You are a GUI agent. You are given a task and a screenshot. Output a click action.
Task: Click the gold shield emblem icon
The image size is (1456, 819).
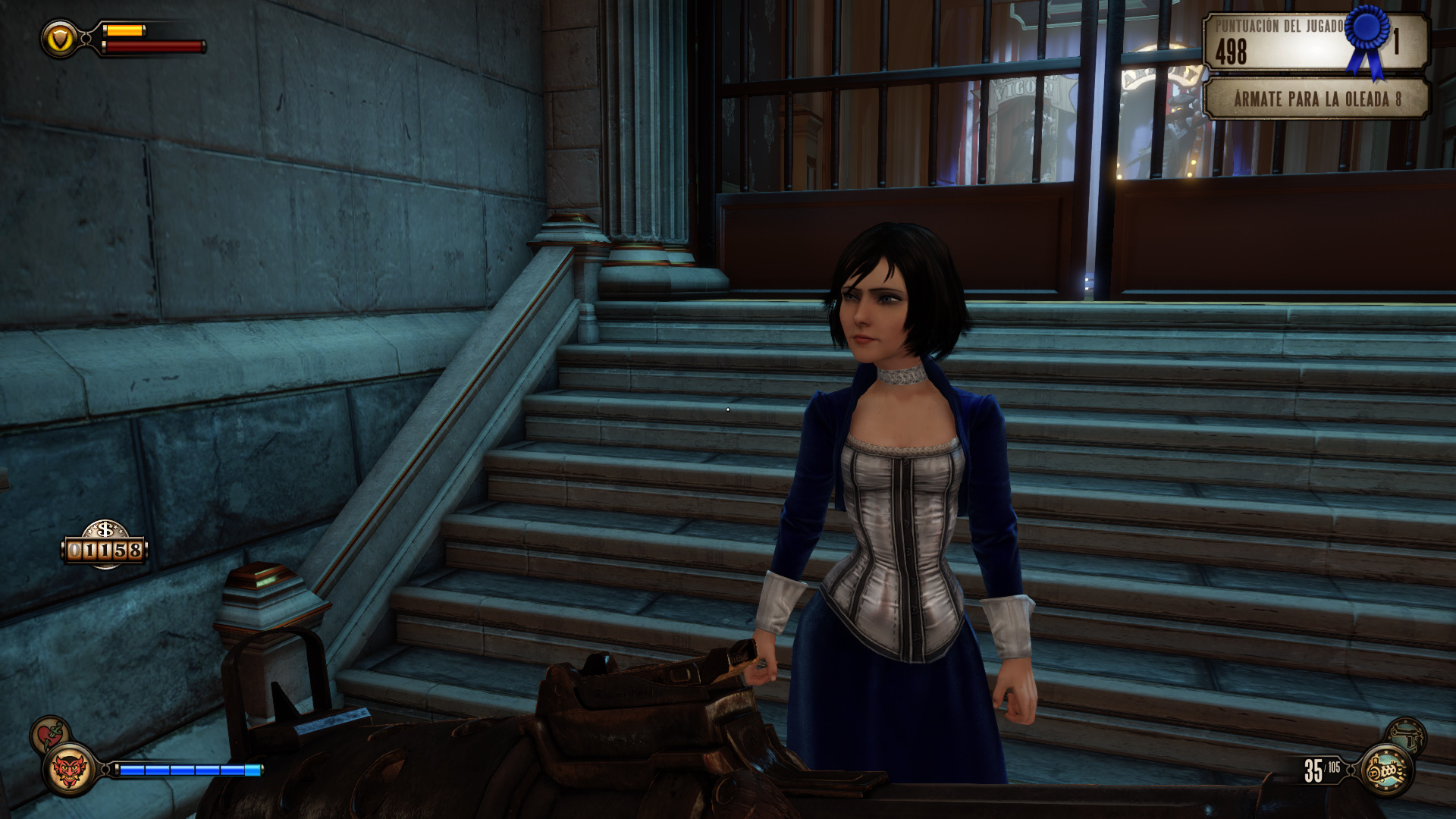(60, 39)
